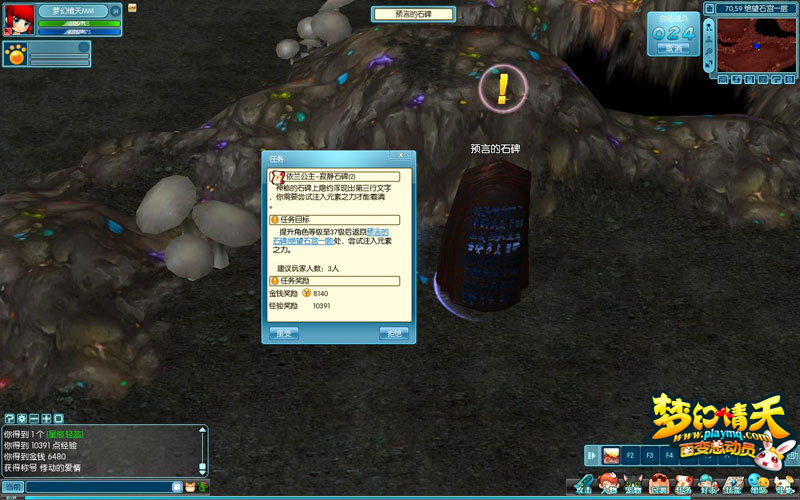Open the 攻击 attack menu icon
Image resolution: width=800 pixels, height=500 pixels.
tap(583, 485)
